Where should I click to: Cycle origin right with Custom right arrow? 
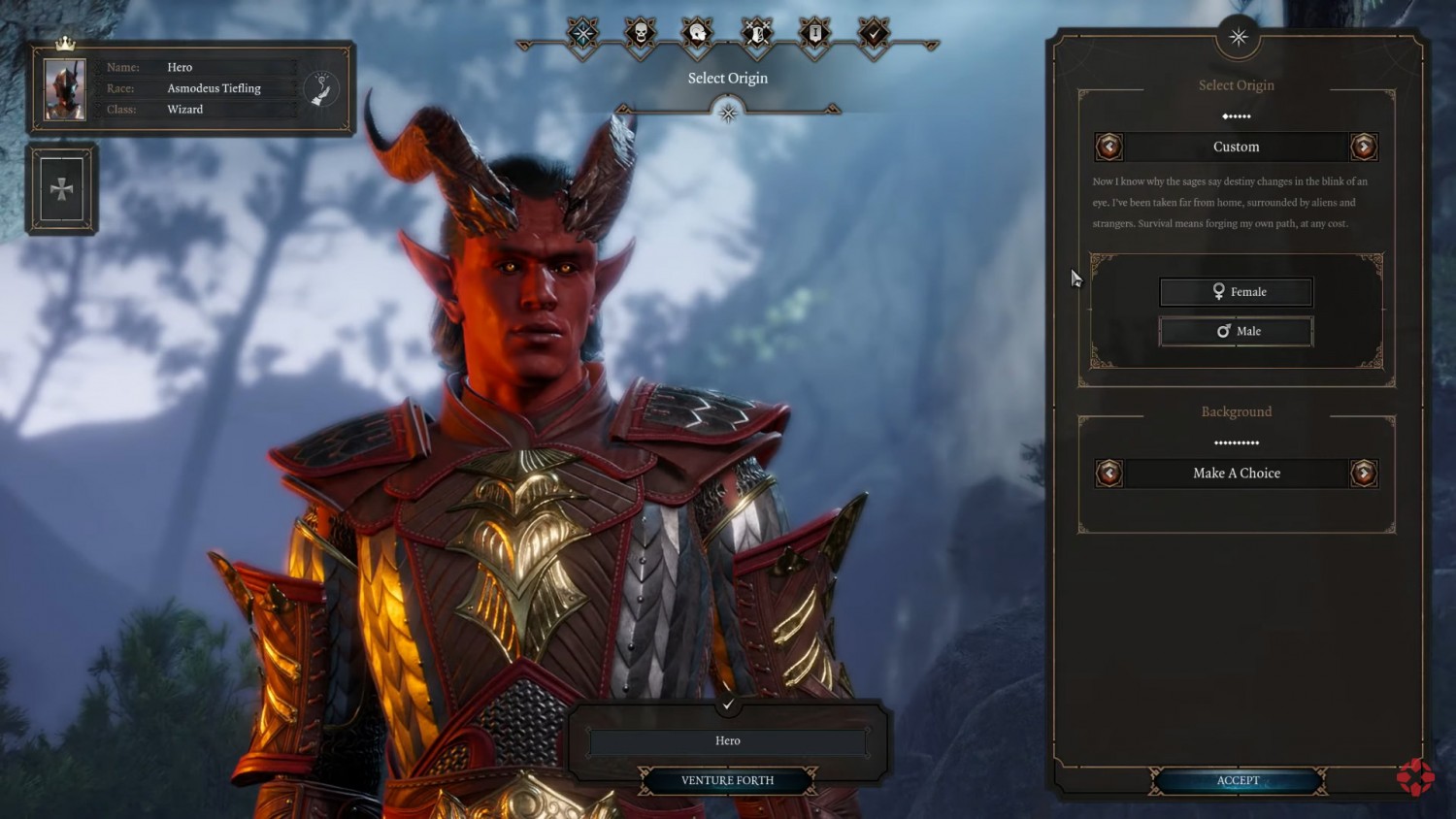point(1364,147)
